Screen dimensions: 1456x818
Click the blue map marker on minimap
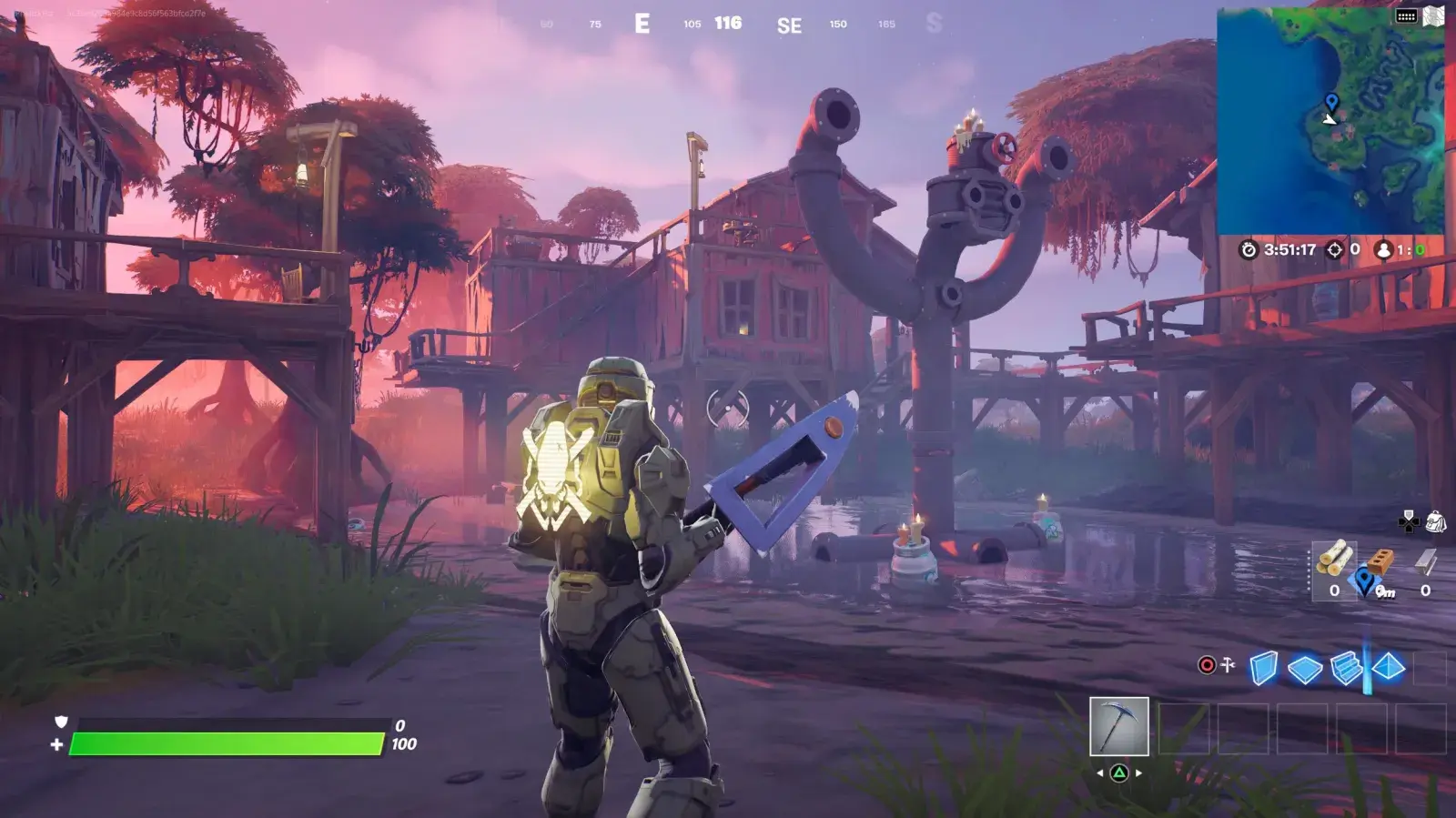(1331, 101)
